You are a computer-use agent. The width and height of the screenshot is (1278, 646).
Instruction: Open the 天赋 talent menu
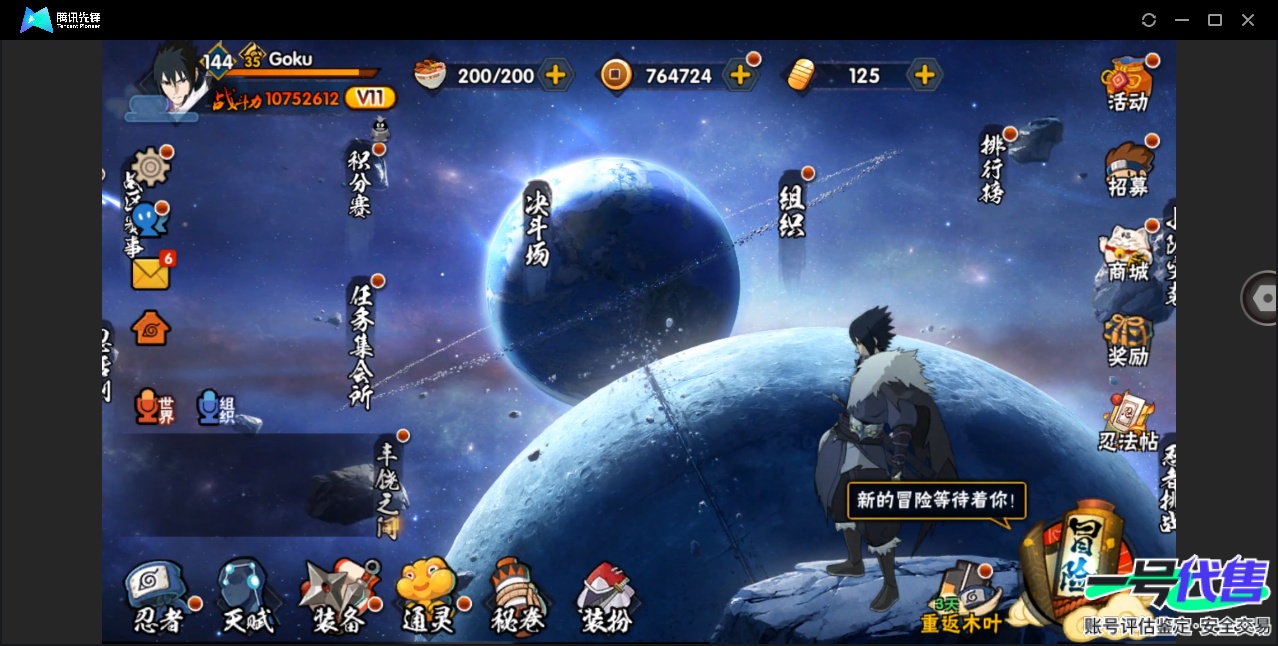coord(246,598)
